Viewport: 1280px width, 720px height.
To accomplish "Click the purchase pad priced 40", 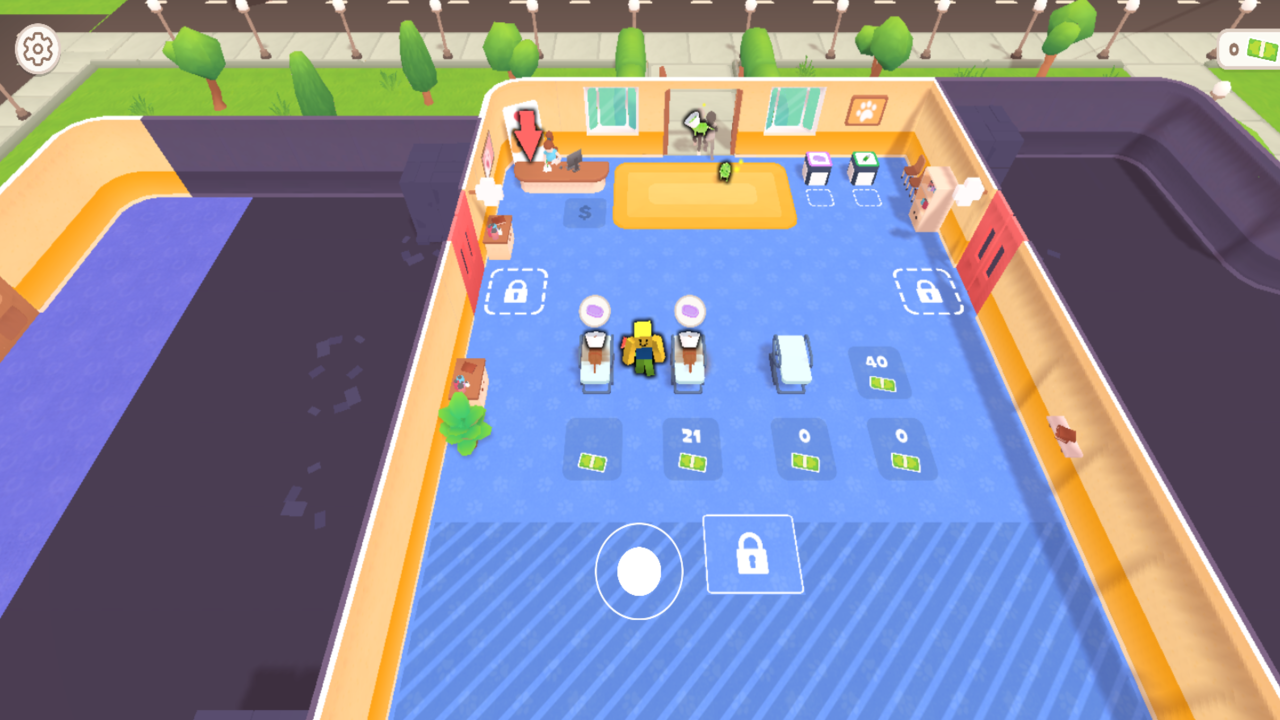I will pos(880,372).
